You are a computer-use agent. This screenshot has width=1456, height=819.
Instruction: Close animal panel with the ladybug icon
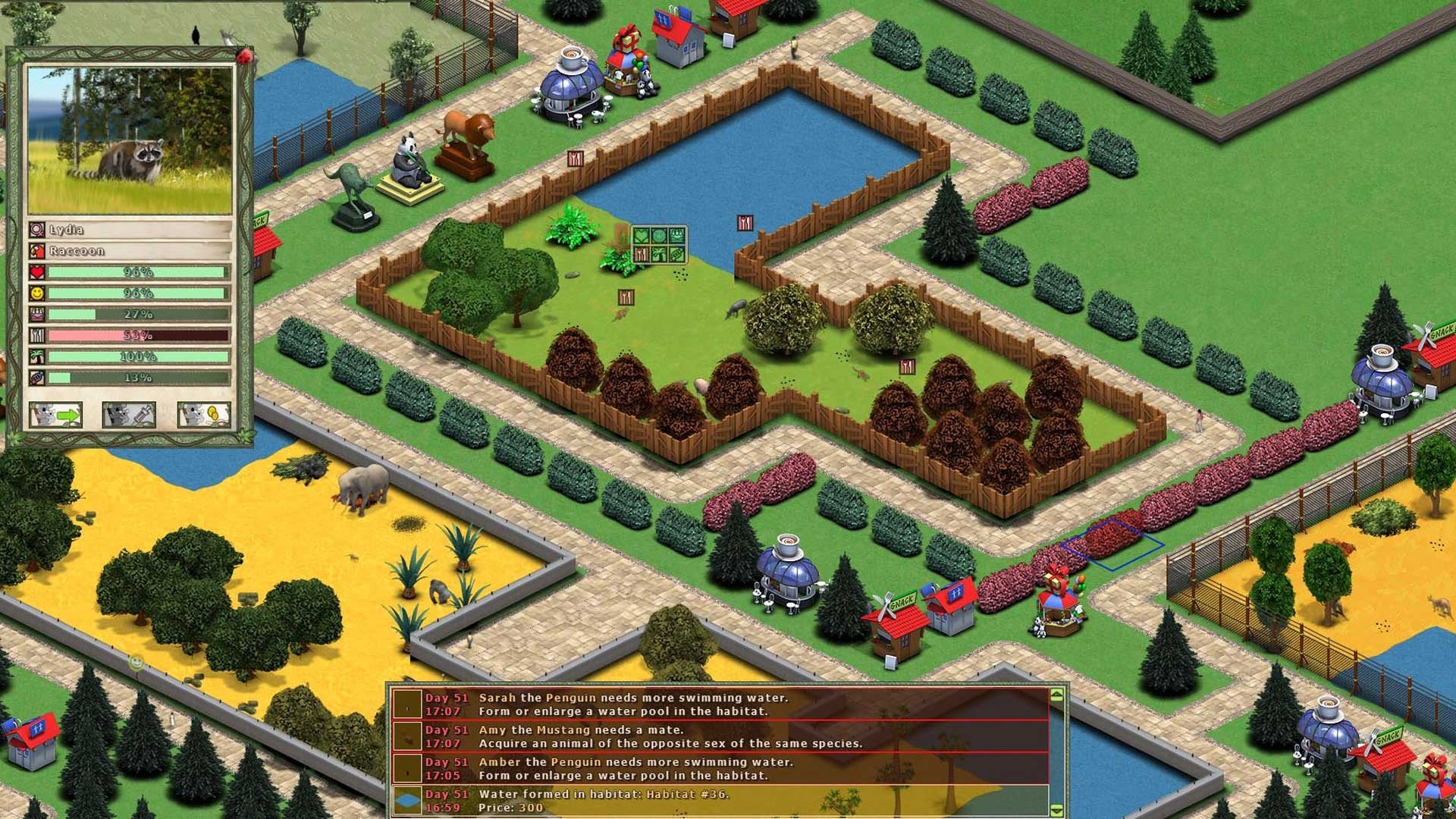coord(244,56)
